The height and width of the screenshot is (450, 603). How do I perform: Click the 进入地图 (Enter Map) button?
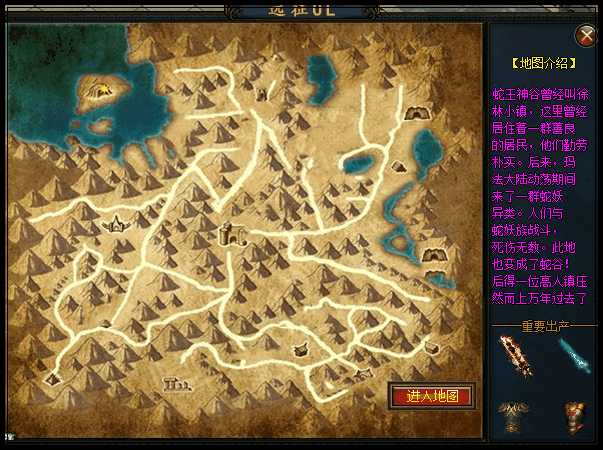[x=431, y=395]
